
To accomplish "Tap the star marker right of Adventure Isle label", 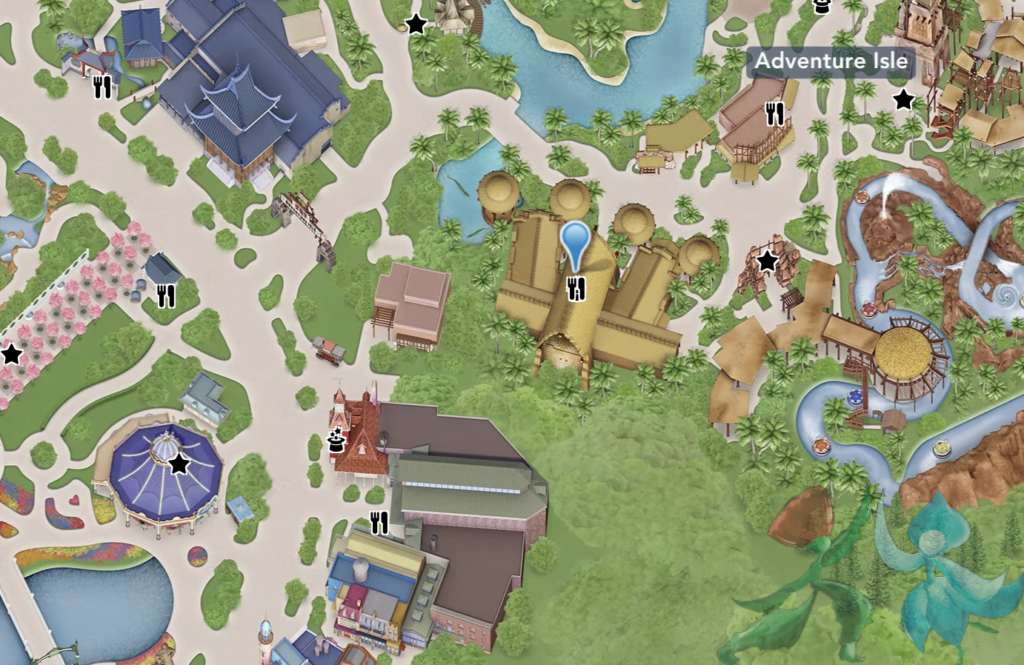I will pos(903,99).
